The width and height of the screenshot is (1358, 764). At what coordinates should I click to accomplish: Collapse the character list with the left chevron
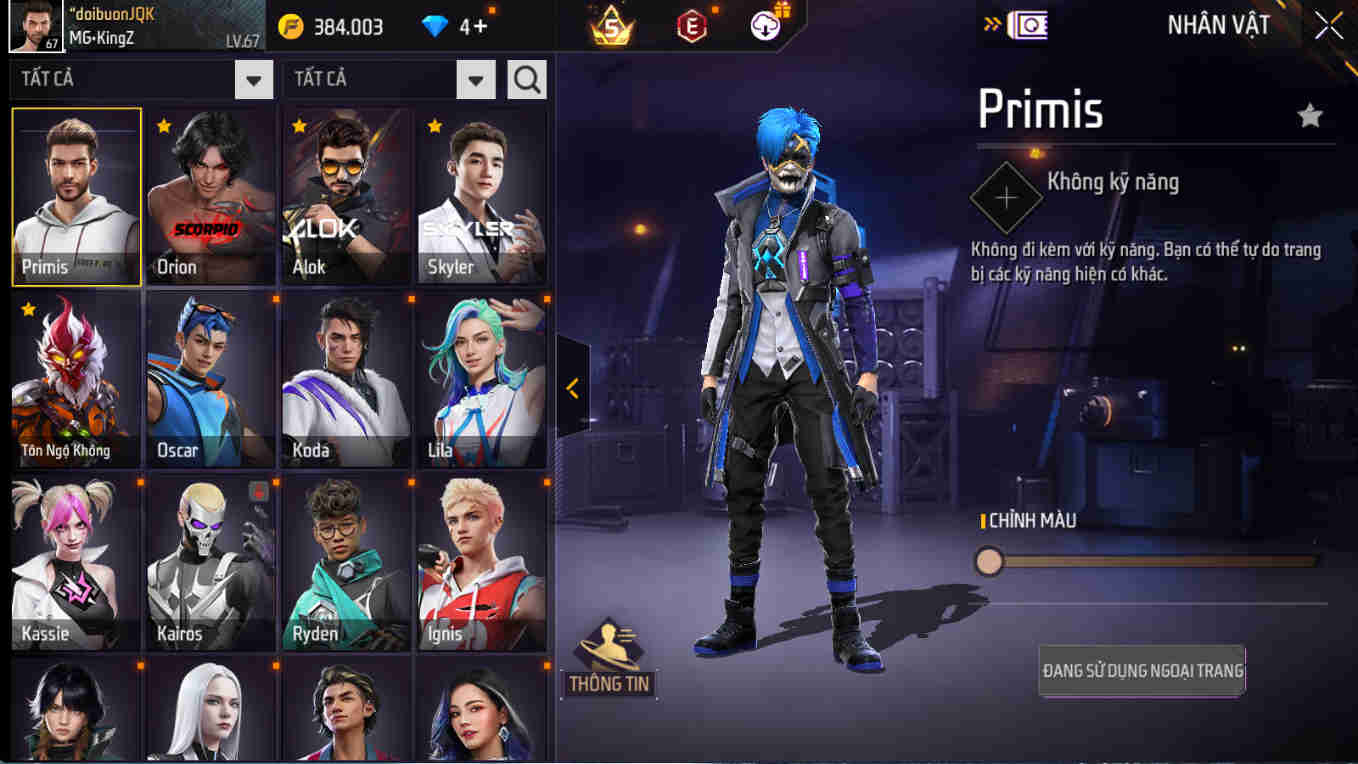[572, 388]
